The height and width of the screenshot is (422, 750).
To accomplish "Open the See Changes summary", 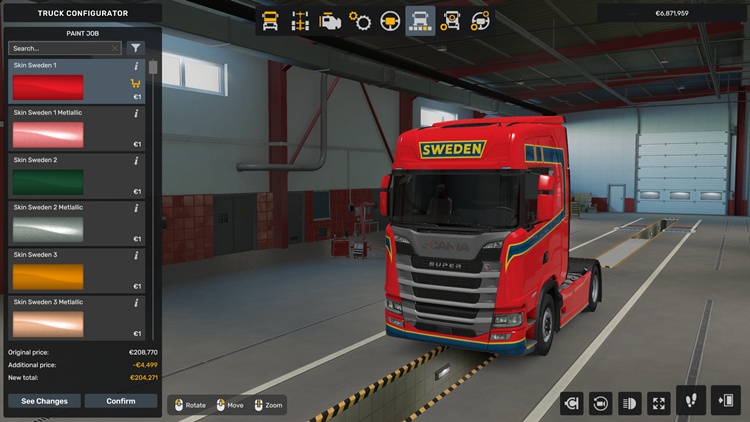I will pos(45,401).
